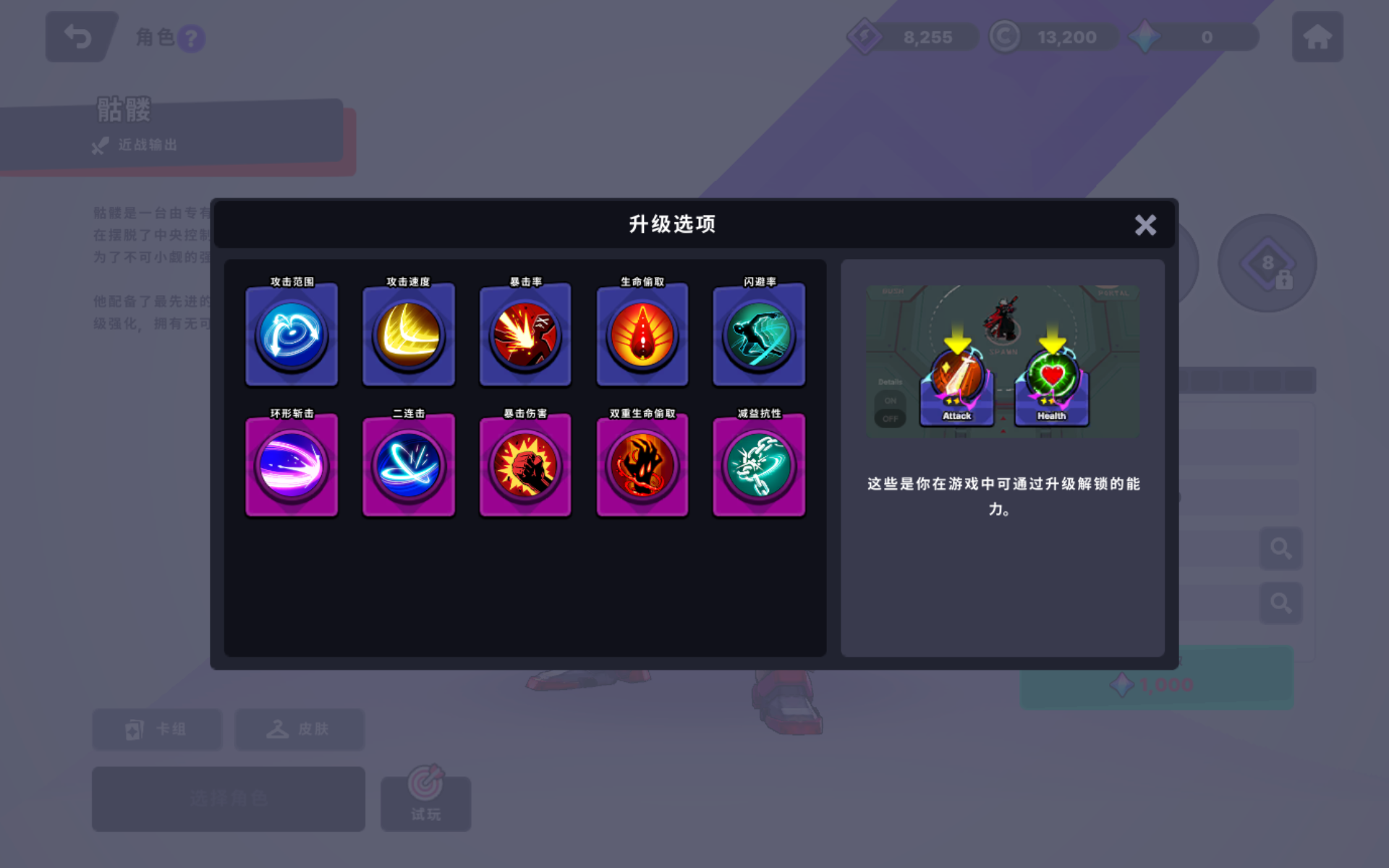Tap the back arrow button
1389x868 pixels.
point(80,36)
